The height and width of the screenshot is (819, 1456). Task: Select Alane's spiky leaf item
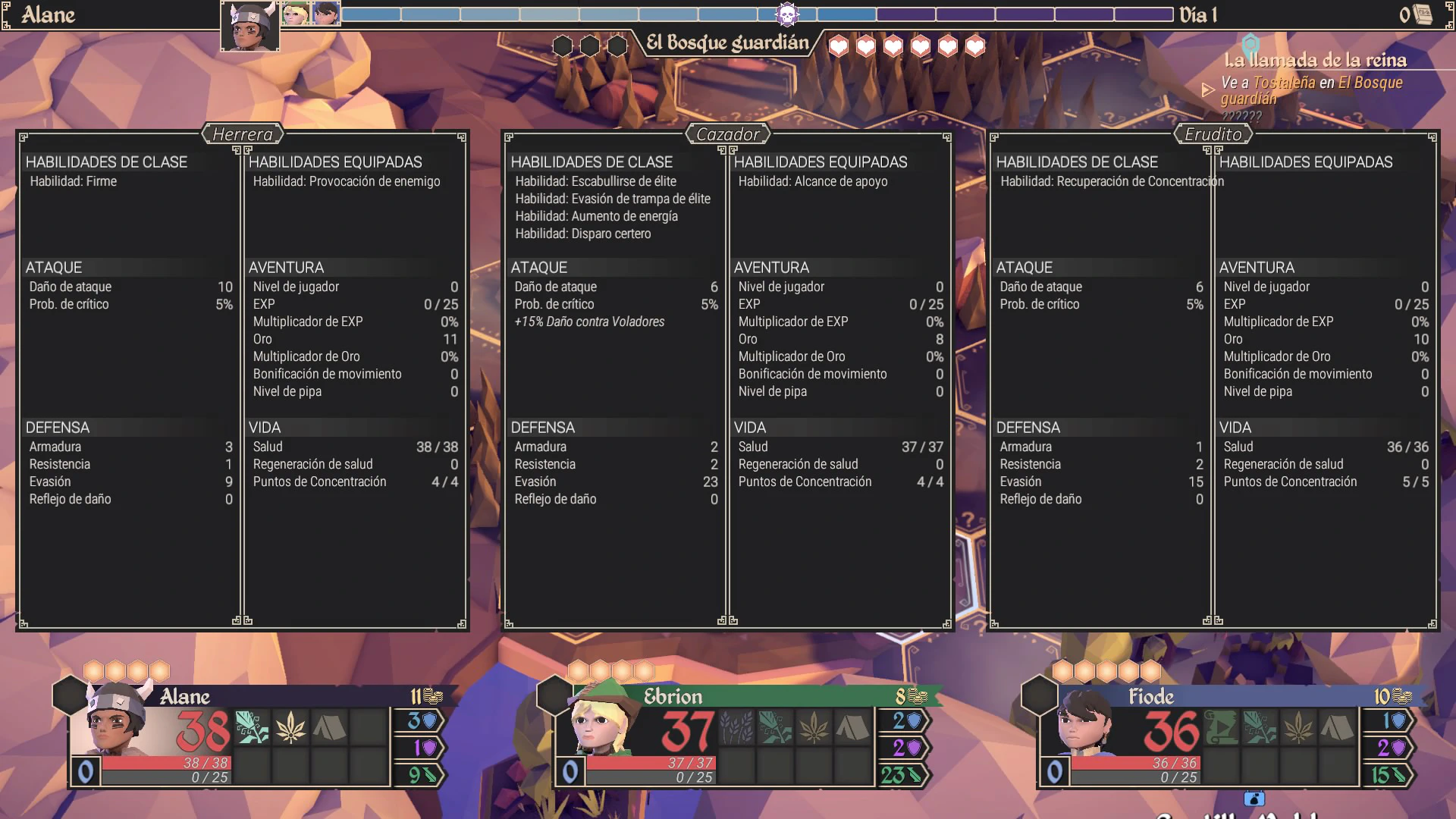tap(290, 728)
